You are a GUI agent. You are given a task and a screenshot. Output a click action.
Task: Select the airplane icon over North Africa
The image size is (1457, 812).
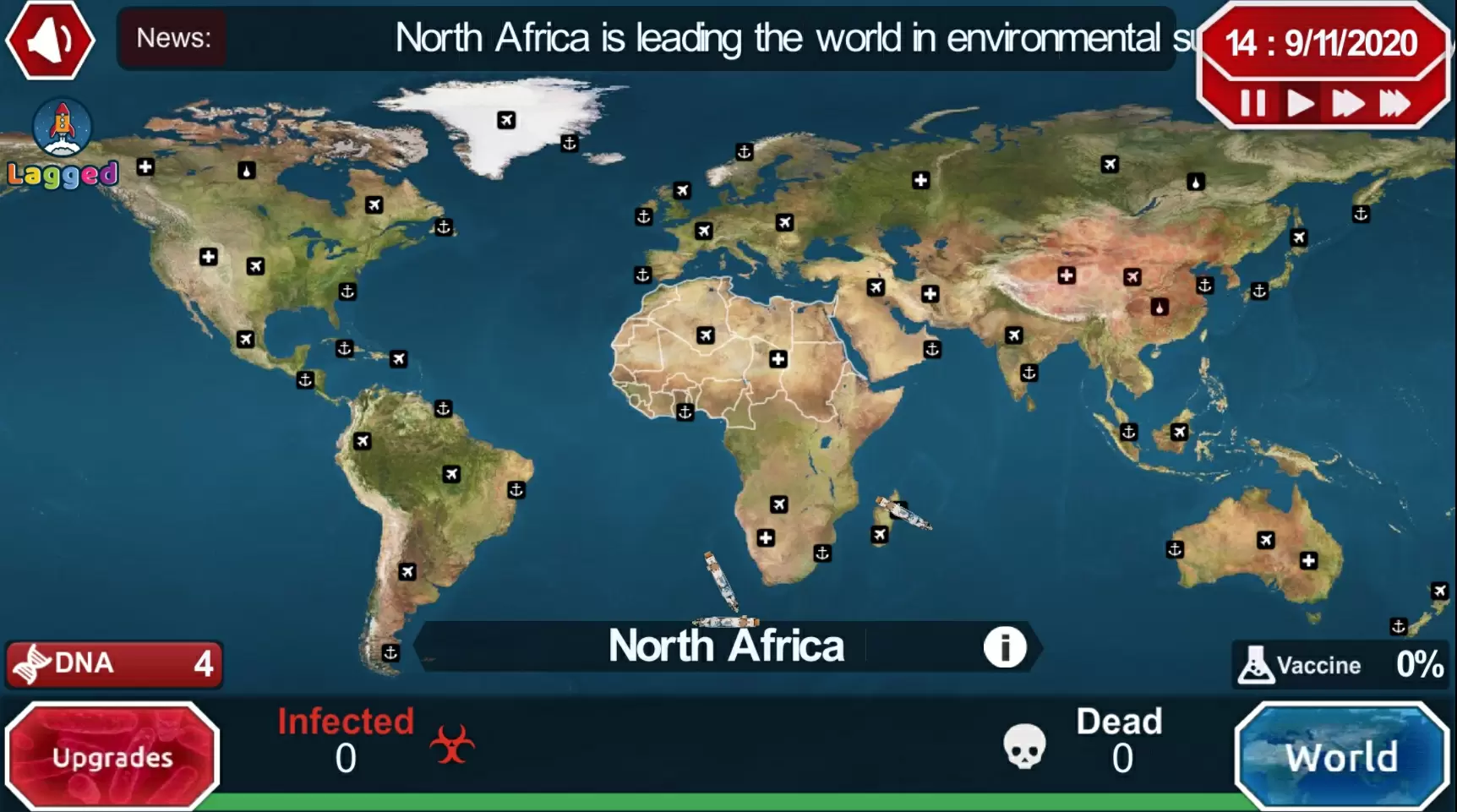pos(707,335)
